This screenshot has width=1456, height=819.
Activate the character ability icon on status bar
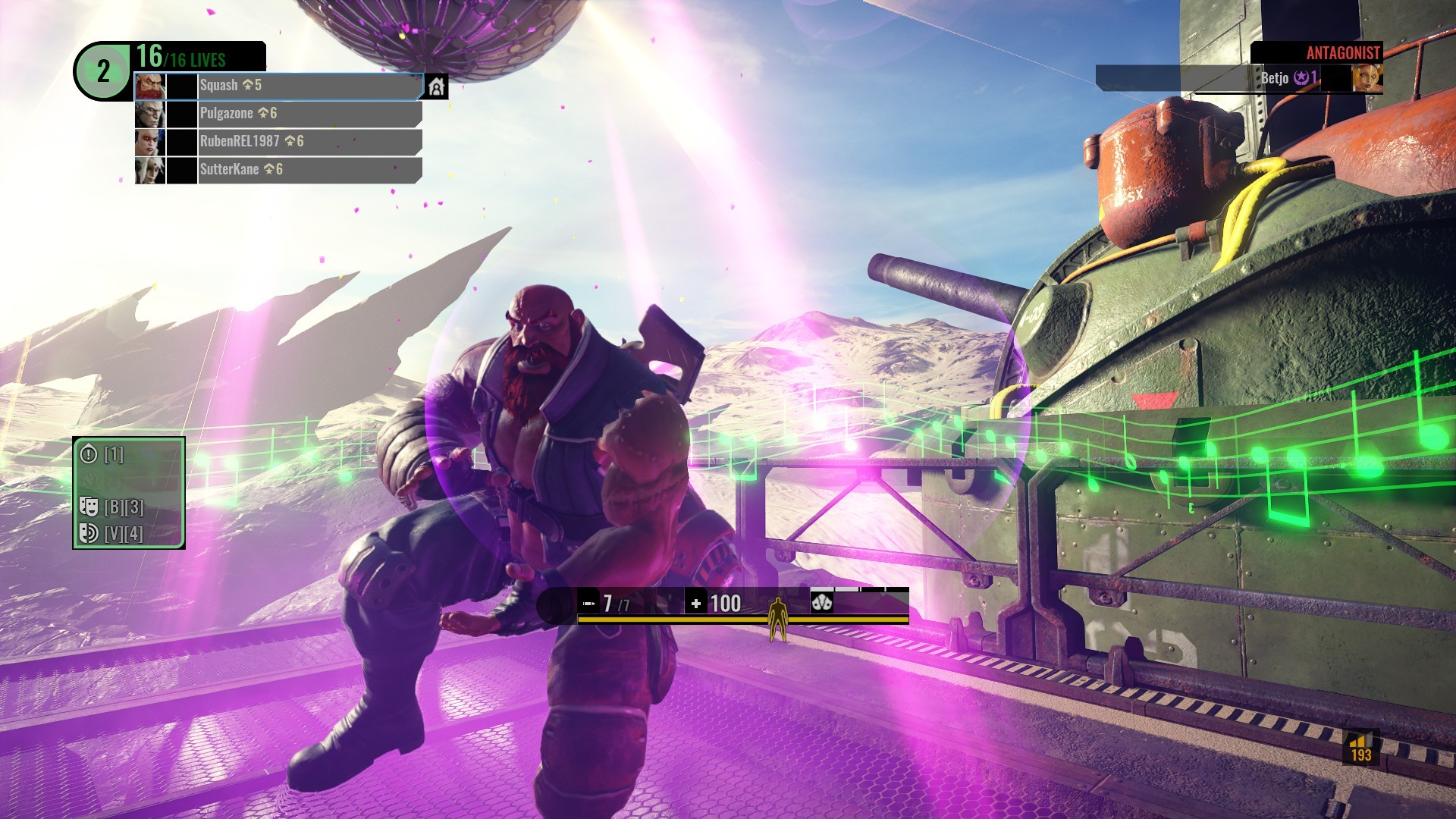(x=821, y=603)
